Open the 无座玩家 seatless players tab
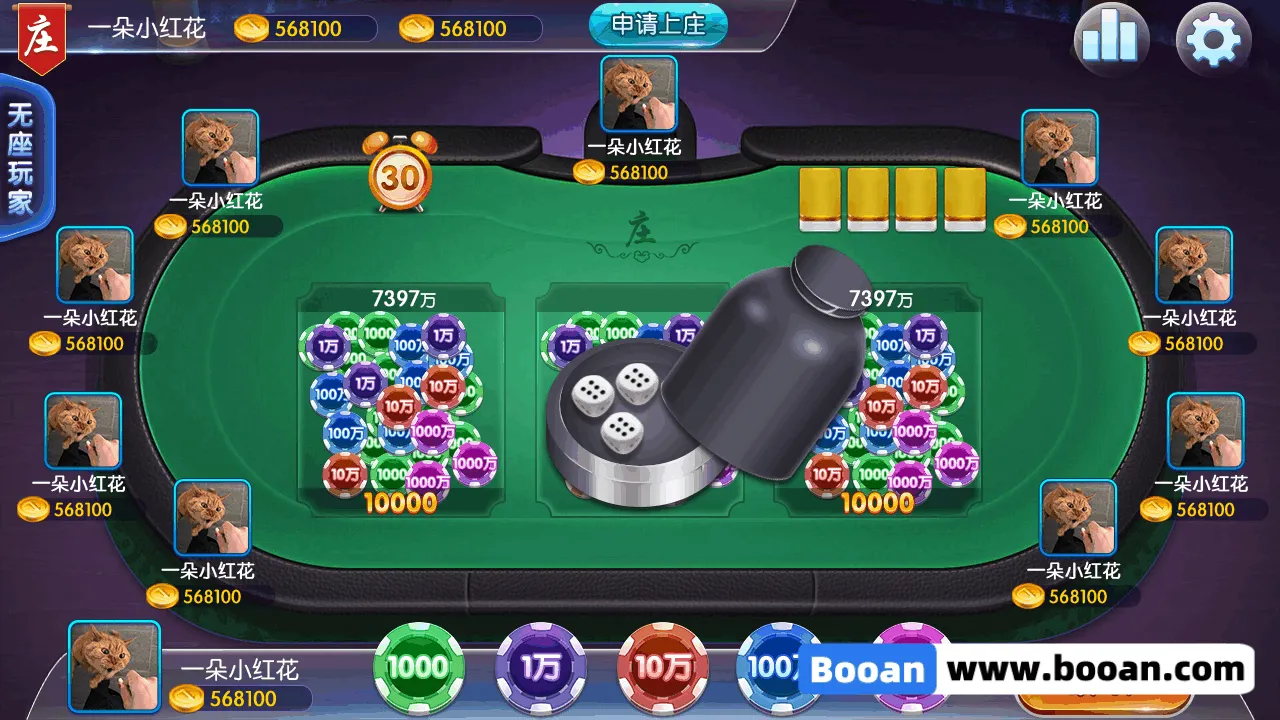Image resolution: width=1280 pixels, height=720 pixels. pyautogui.click(x=21, y=158)
